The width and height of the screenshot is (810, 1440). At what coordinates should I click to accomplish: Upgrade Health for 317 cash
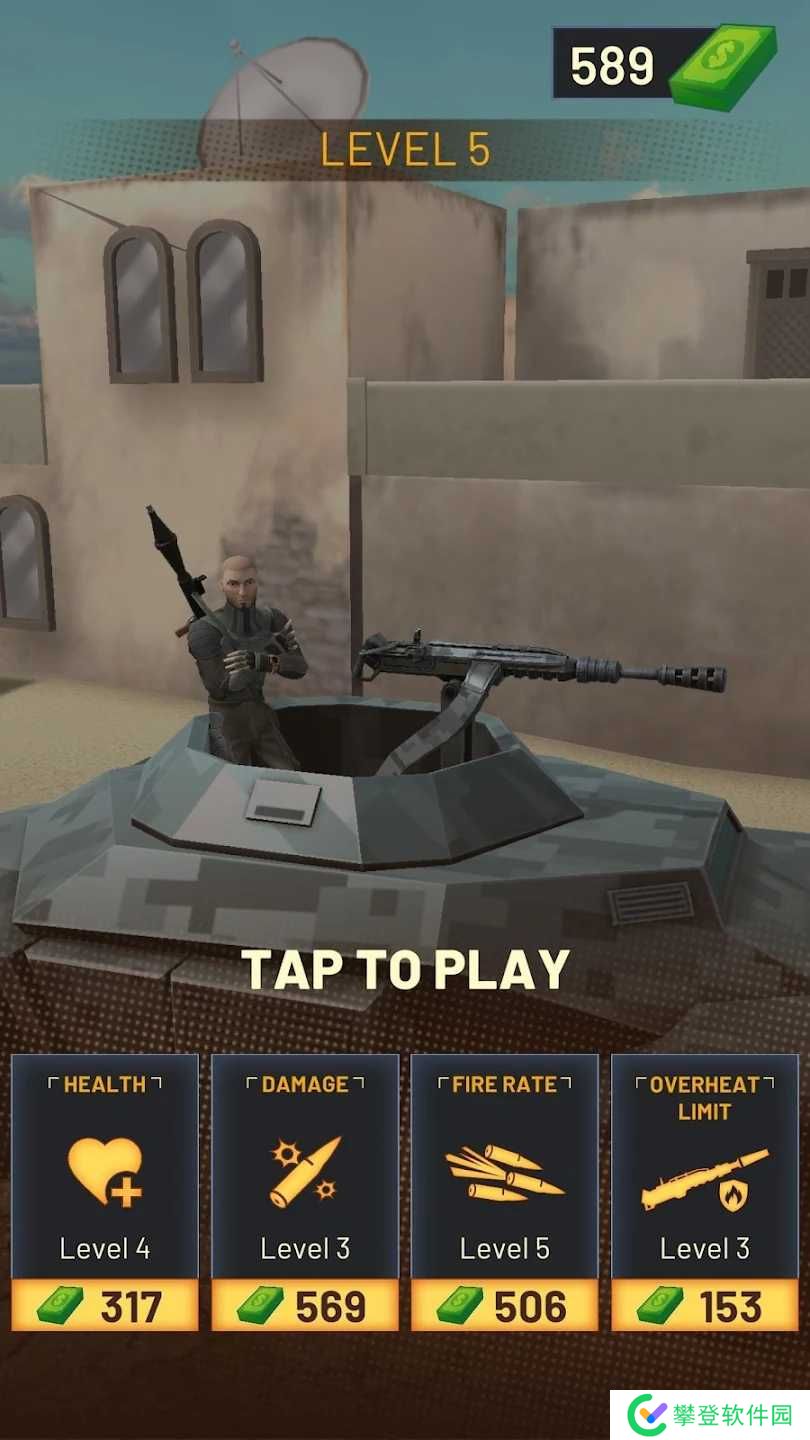pos(105,1305)
